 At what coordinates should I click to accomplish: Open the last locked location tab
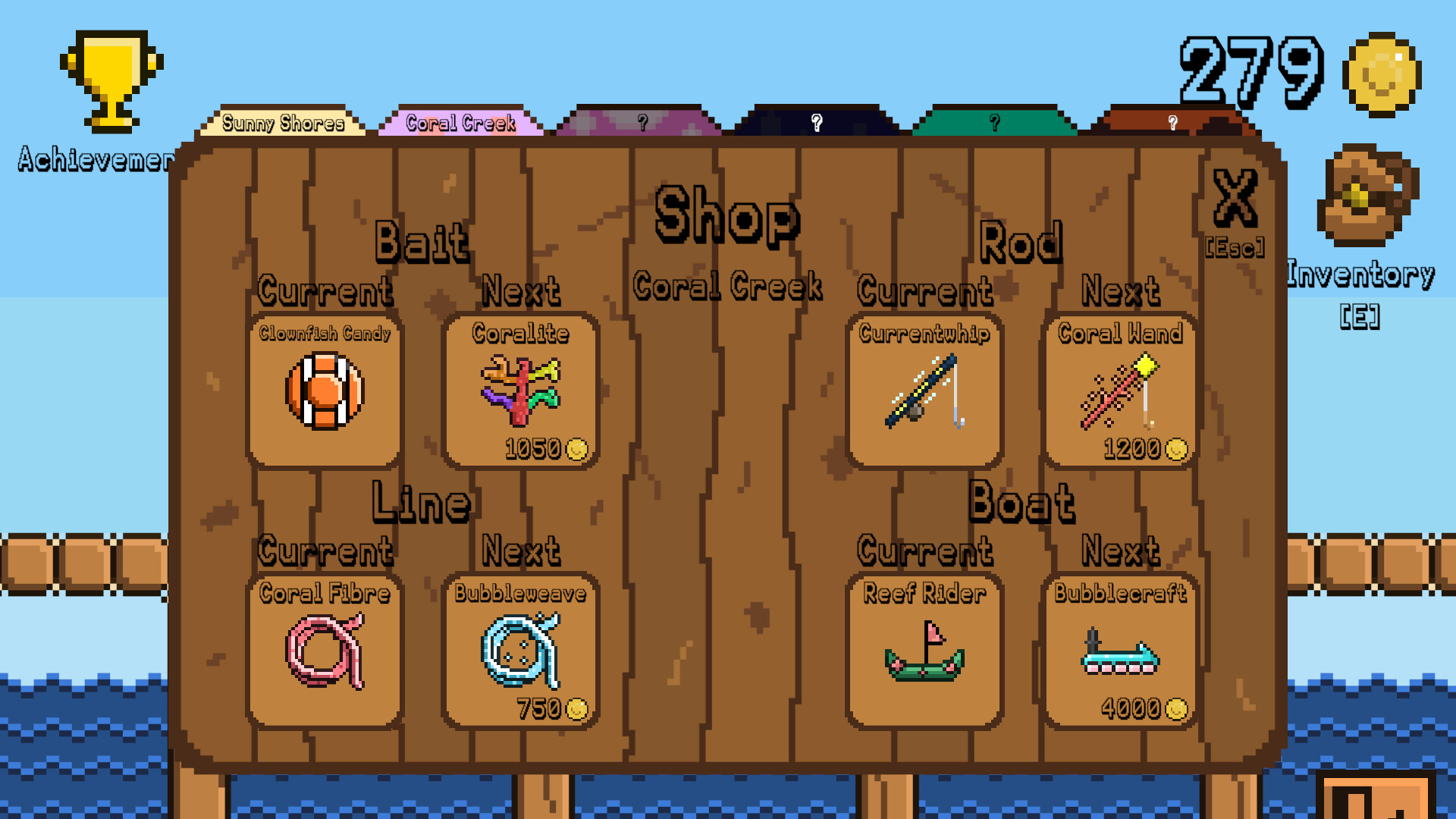(1172, 121)
